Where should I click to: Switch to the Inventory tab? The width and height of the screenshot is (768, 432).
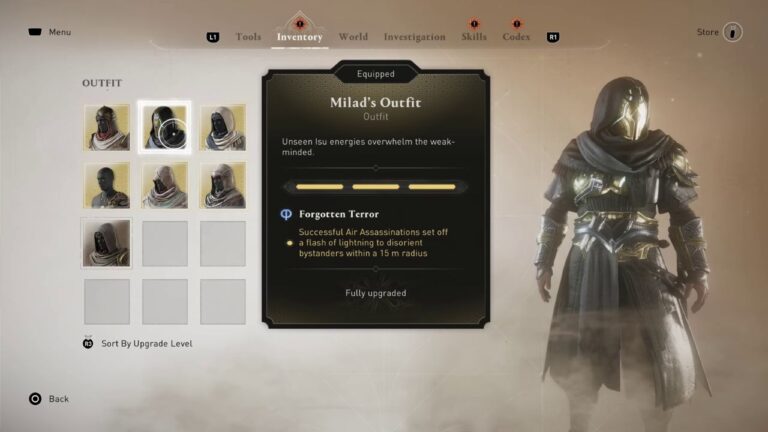click(x=299, y=37)
